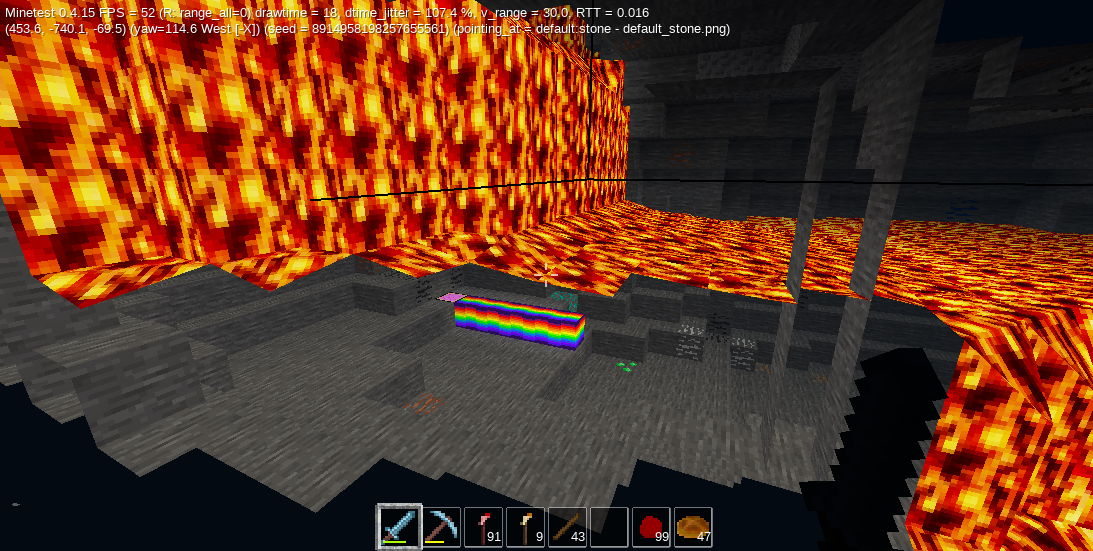1093x551 pixels.
Task: Select the red apple stack of 99
Action: [x=651, y=527]
